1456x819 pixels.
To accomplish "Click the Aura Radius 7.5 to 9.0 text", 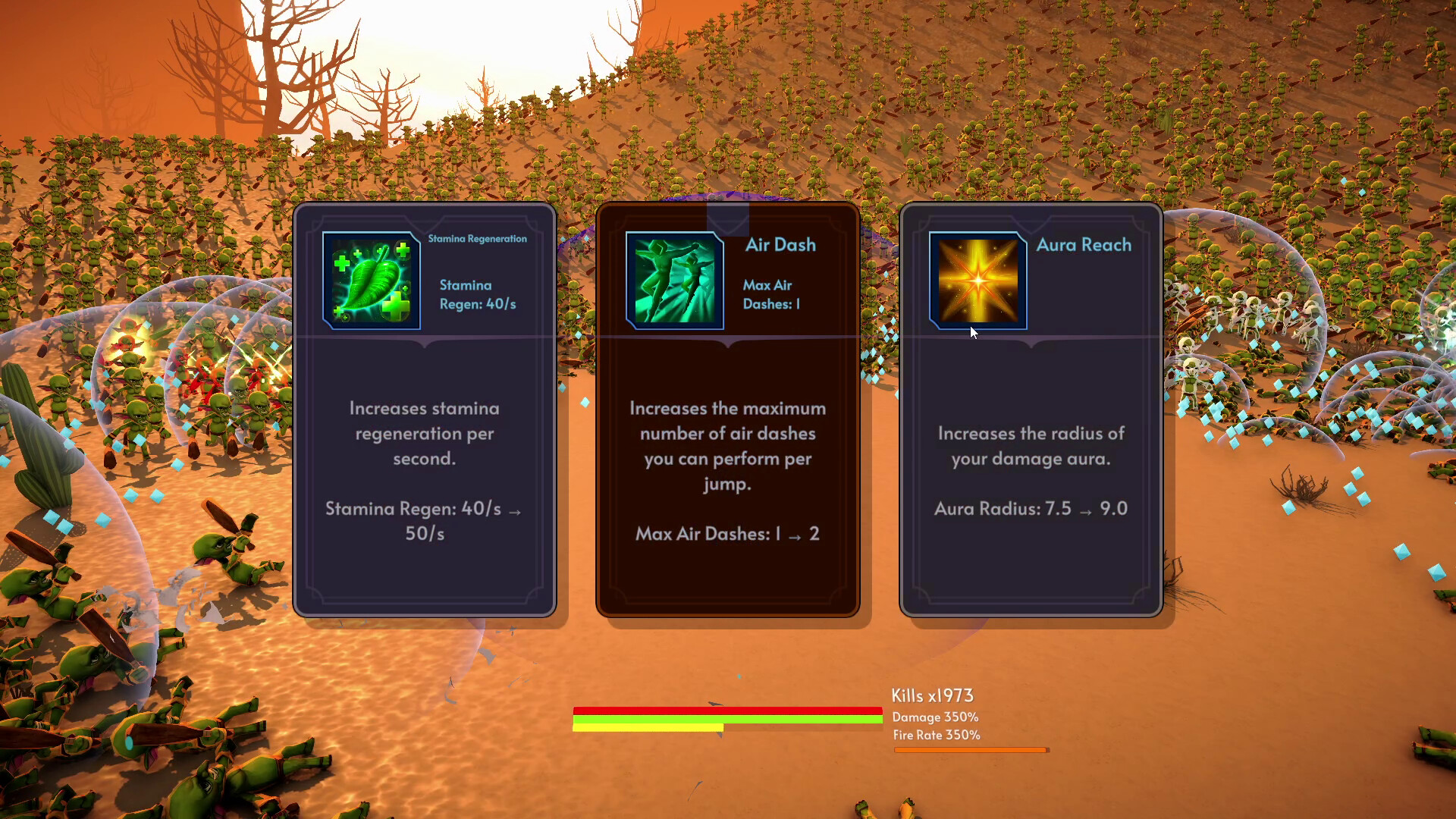I will [1030, 509].
